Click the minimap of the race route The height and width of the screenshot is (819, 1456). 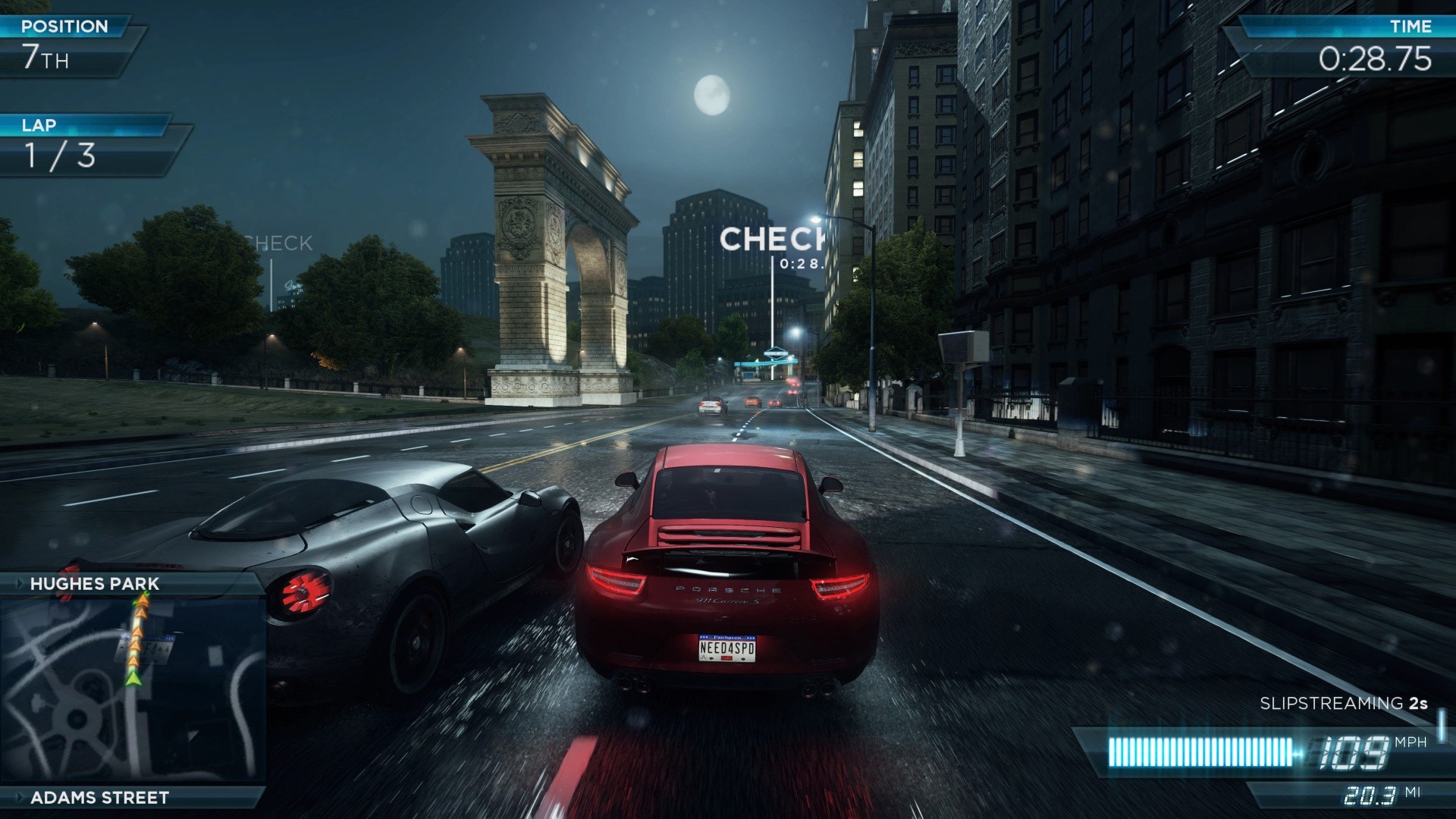tap(133, 690)
